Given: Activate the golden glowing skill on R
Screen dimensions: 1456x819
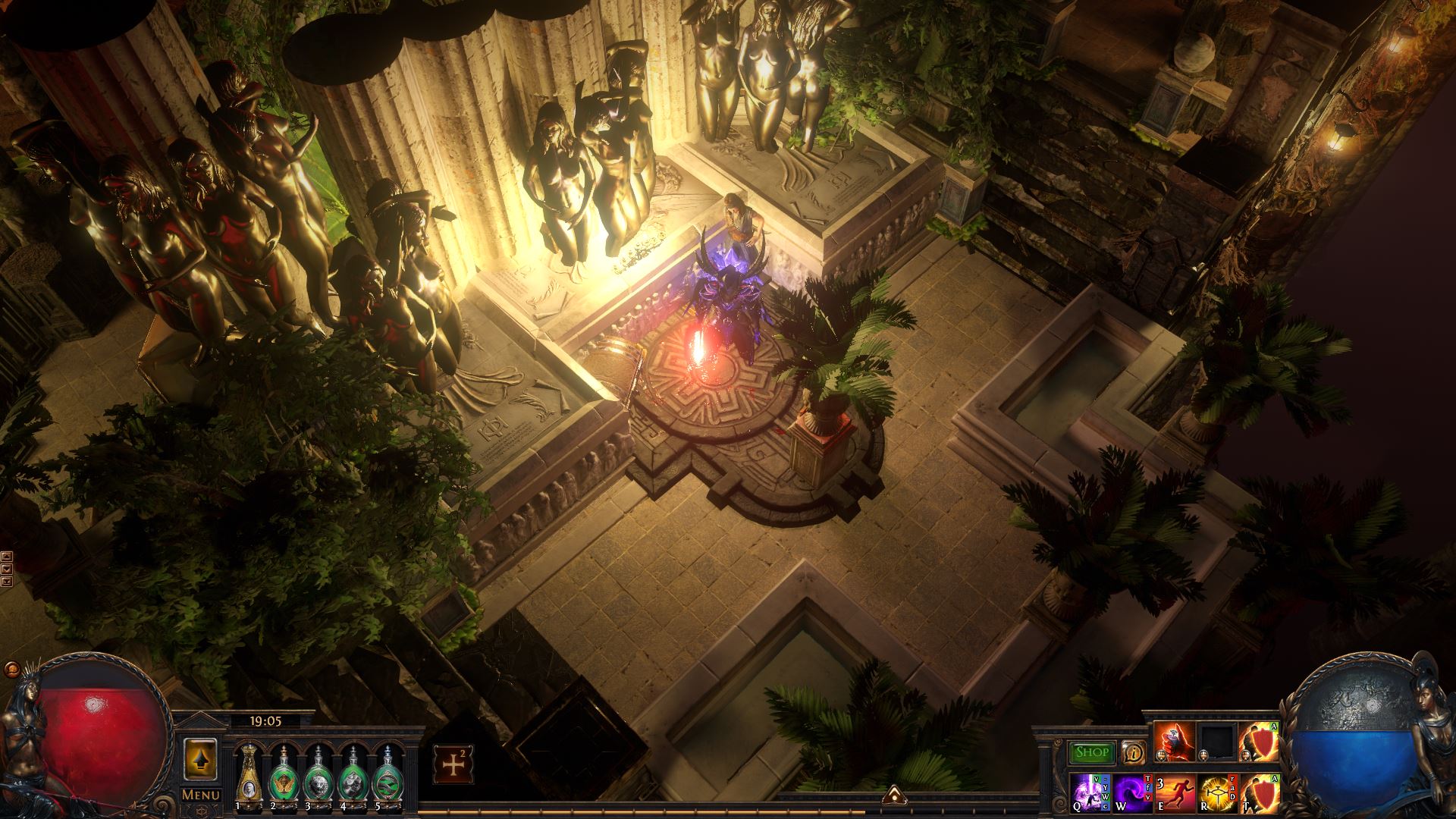Looking at the screenshot, I should (1217, 792).
